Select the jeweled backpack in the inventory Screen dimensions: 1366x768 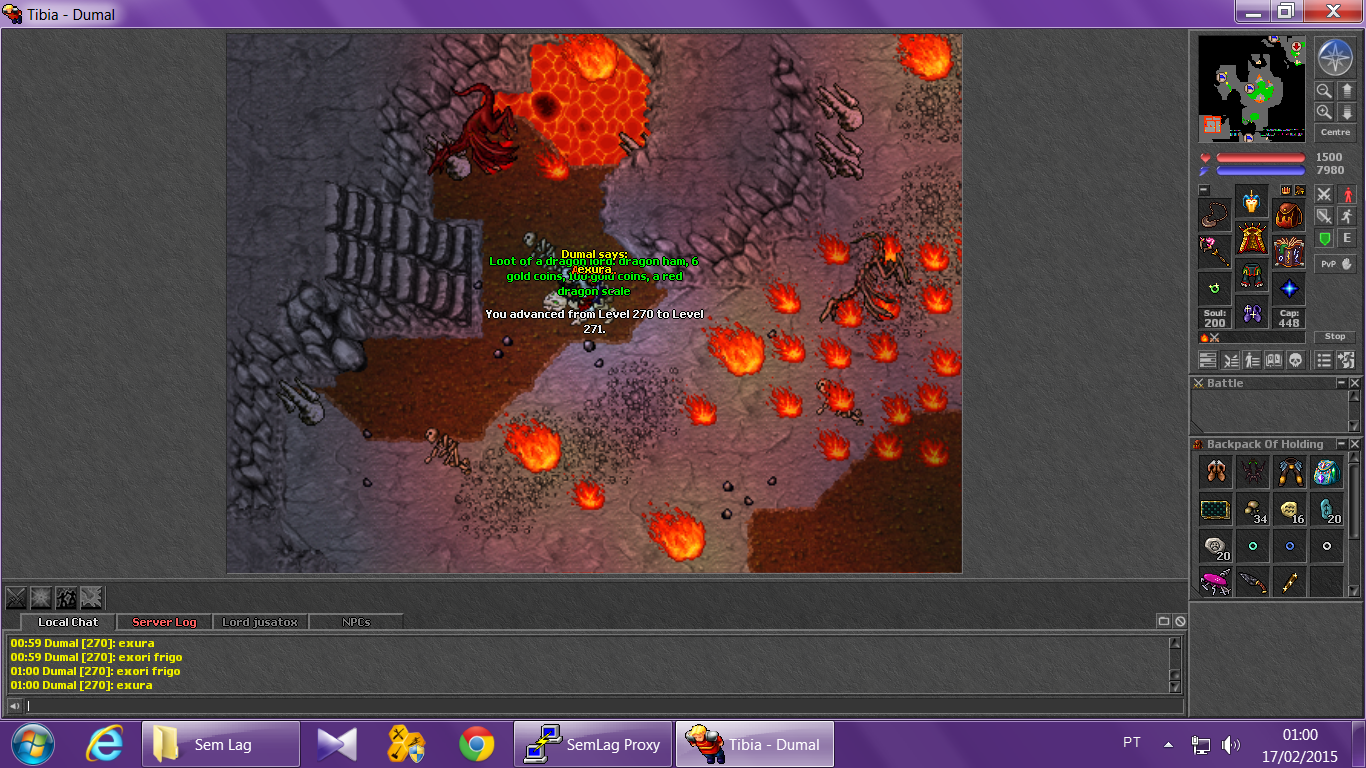[x=1326, y=472]
